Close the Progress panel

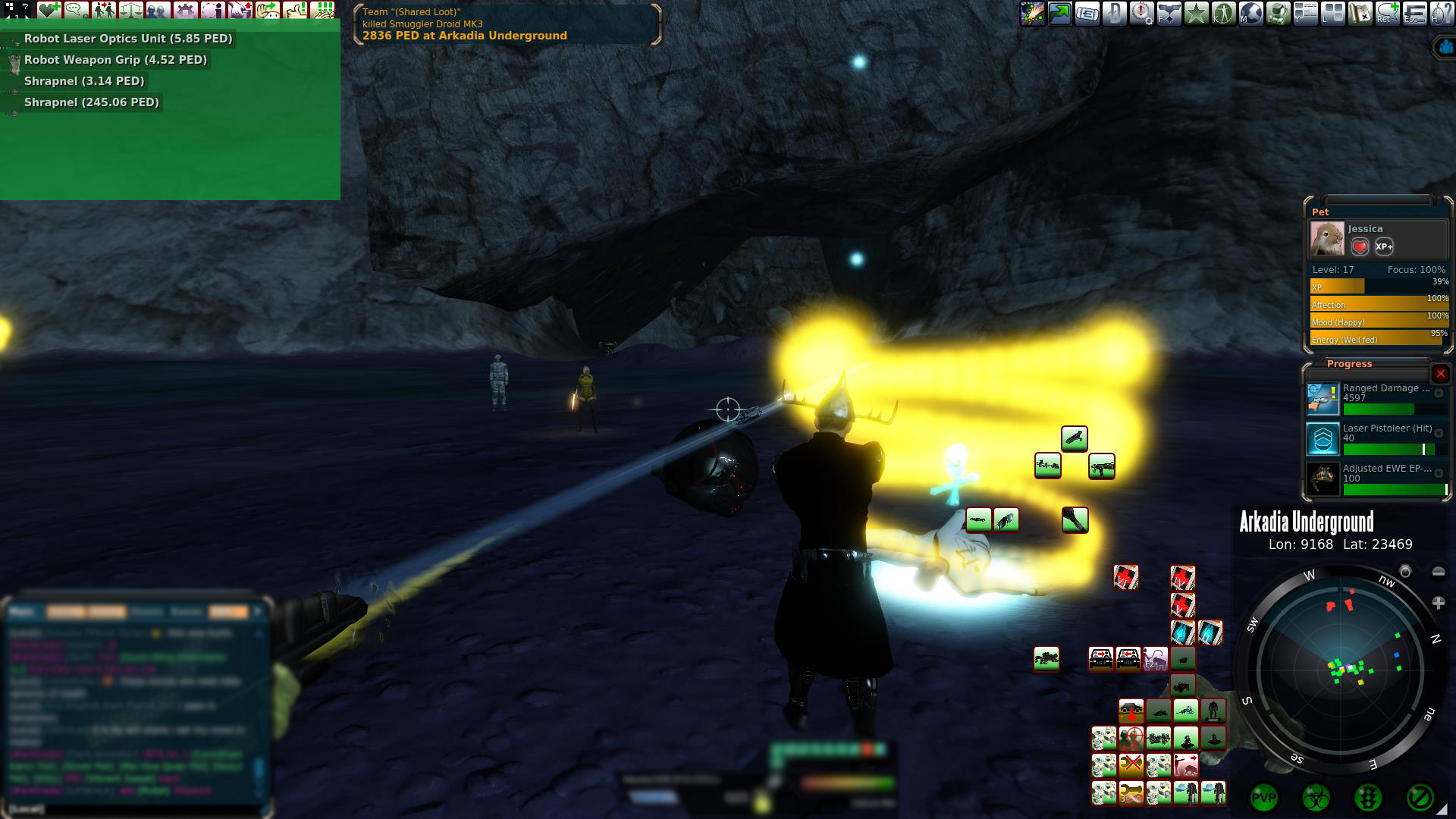(x=1440, y=374)
